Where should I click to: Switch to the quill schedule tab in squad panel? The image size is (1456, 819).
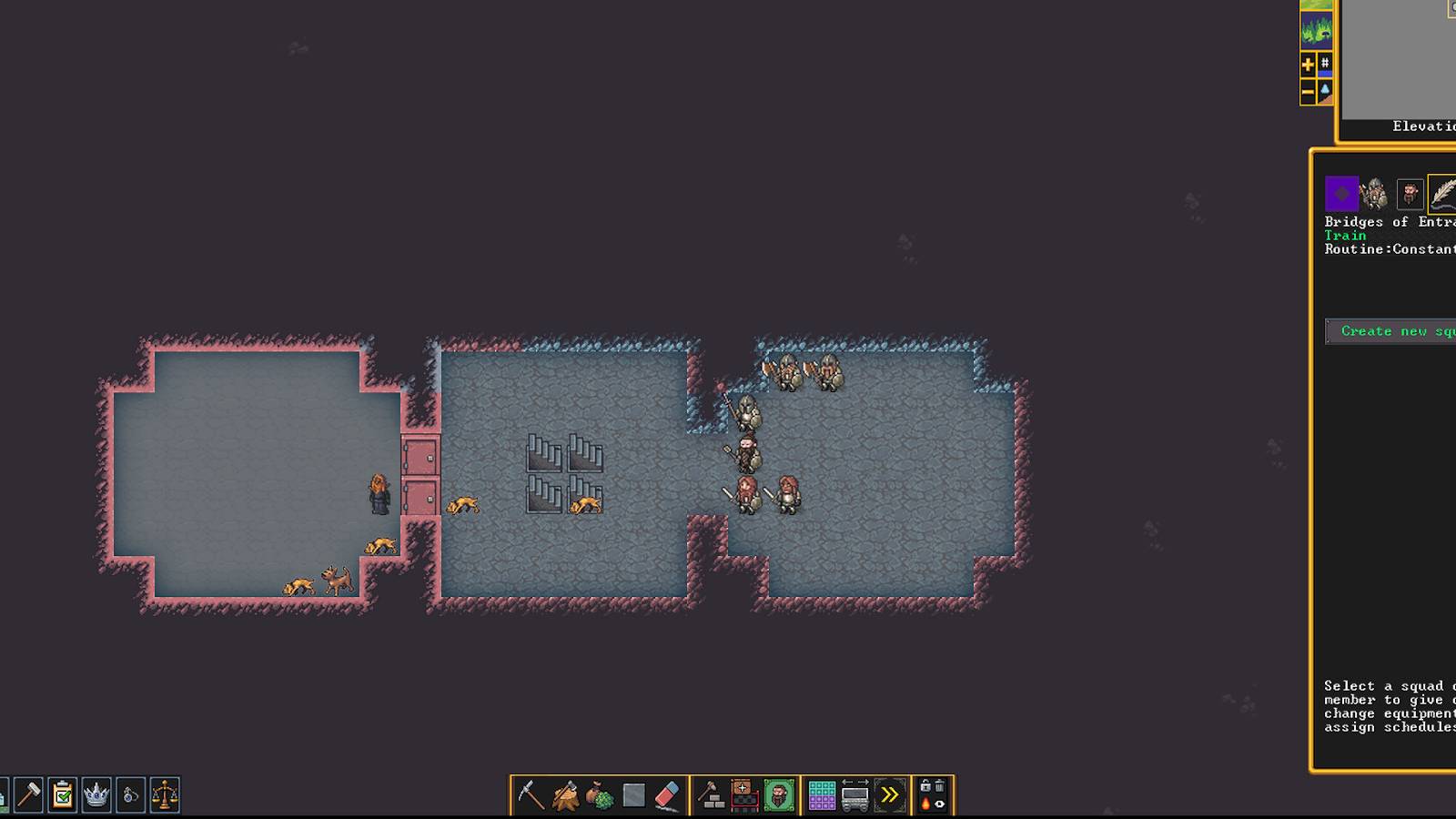point(1441,193)
